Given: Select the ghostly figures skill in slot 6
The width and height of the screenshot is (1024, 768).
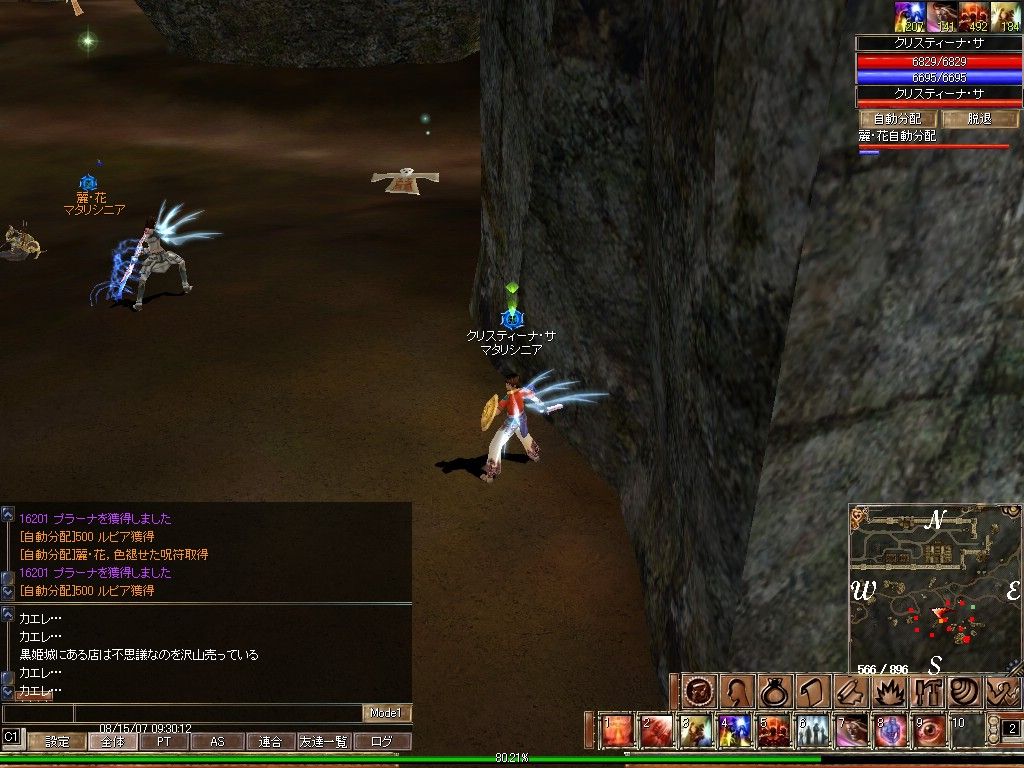Looking at the screenshot, I should (x=812, y=731).
